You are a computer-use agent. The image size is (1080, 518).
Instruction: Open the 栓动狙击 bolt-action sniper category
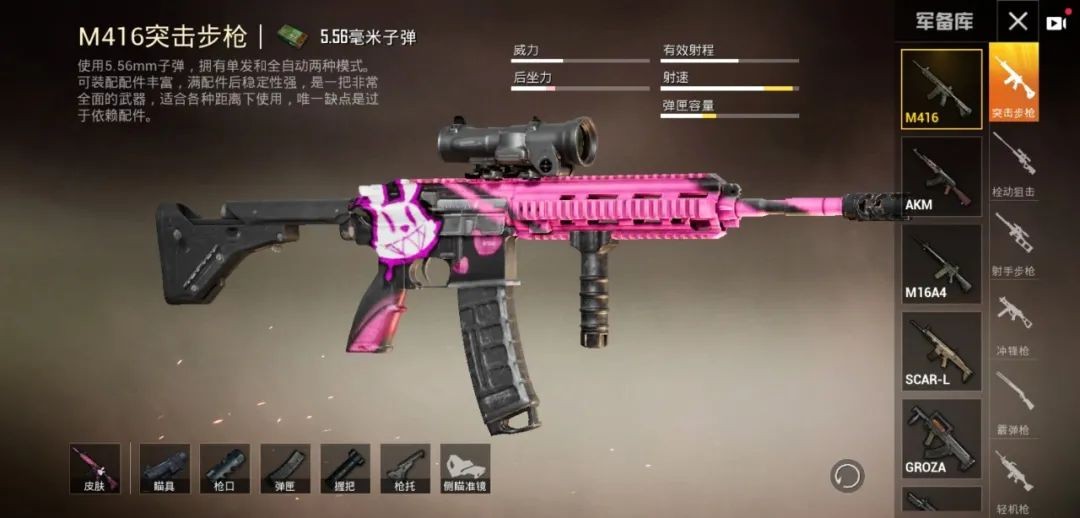pyautogui.click(x=1014, y=163)
